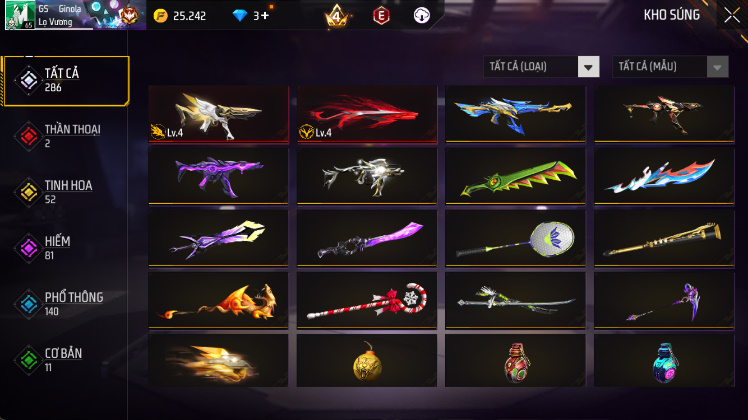Close the Kho Súng weapon armory

tap(731, 15)
